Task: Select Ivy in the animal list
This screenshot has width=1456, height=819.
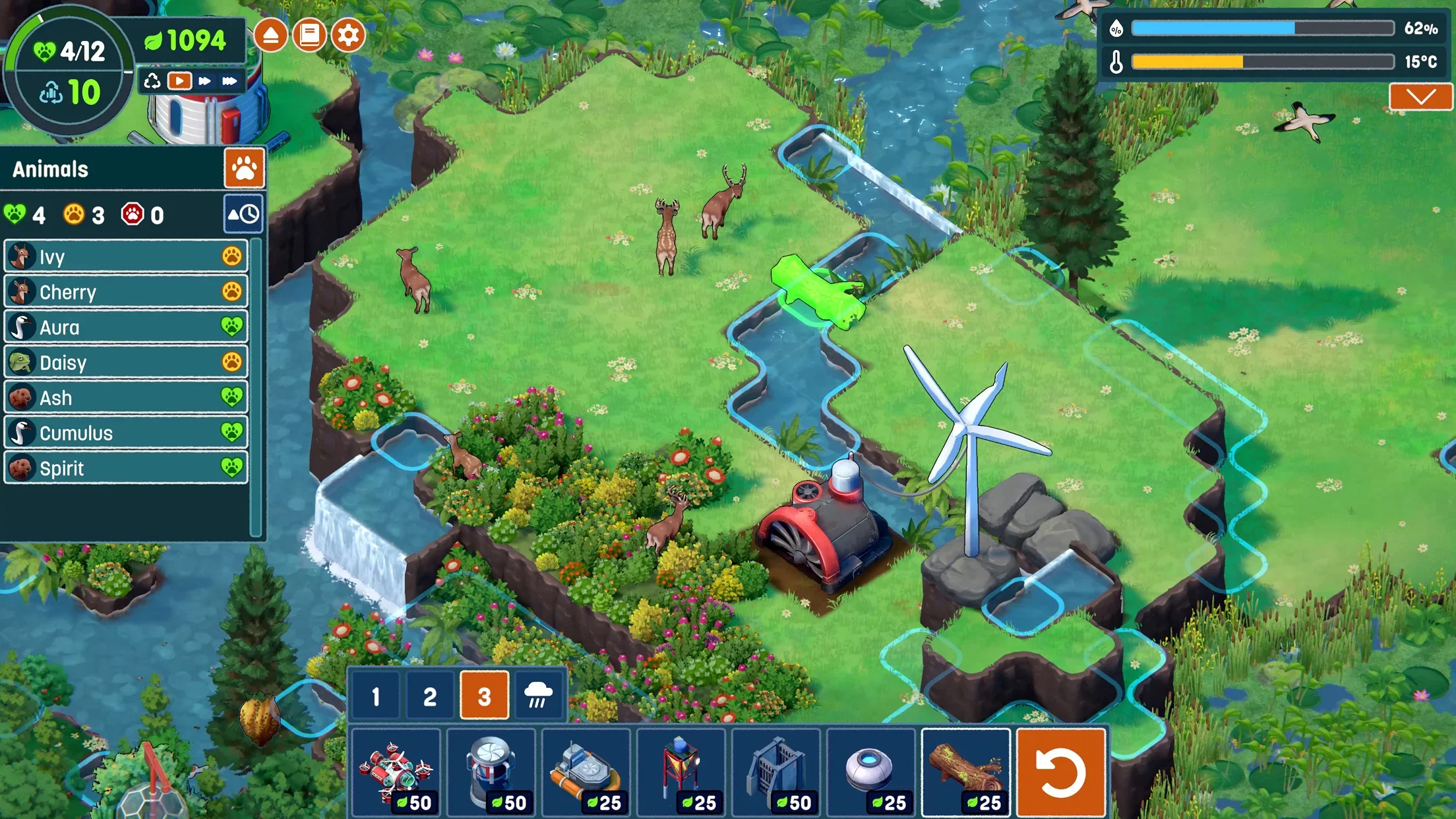Action: click(x=125, y=257)
